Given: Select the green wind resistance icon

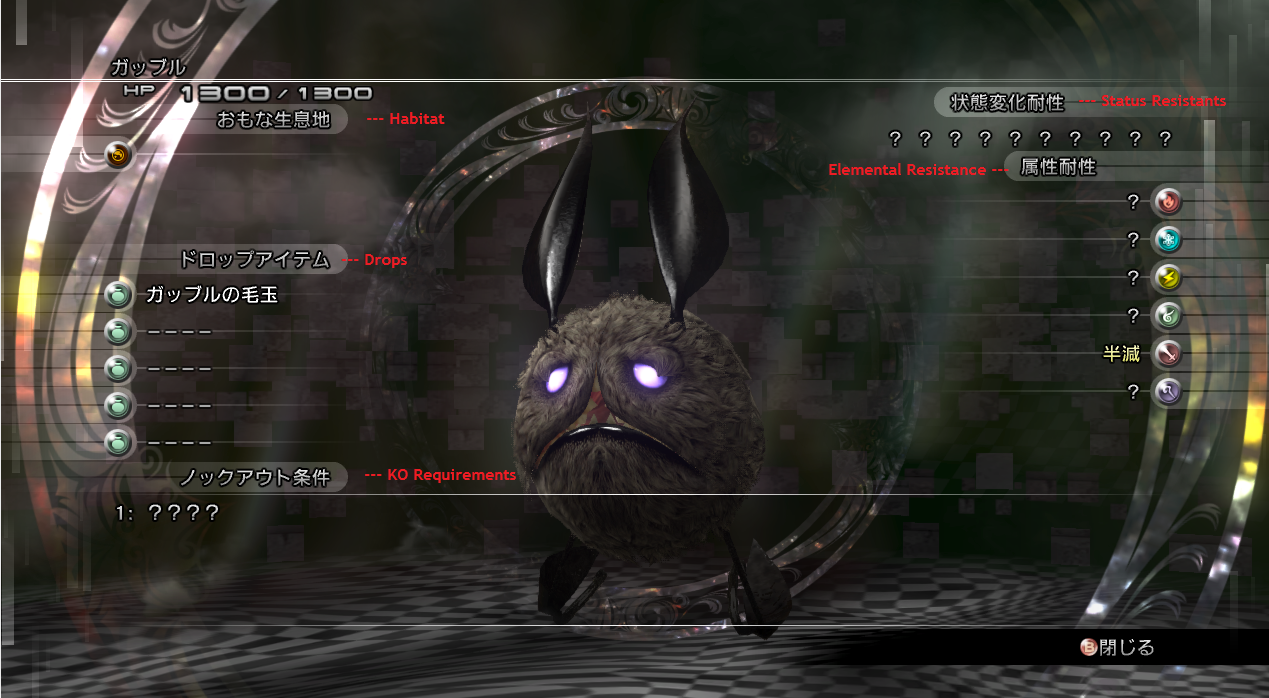Looking at the screenshot, I should tap(1166, 316).
